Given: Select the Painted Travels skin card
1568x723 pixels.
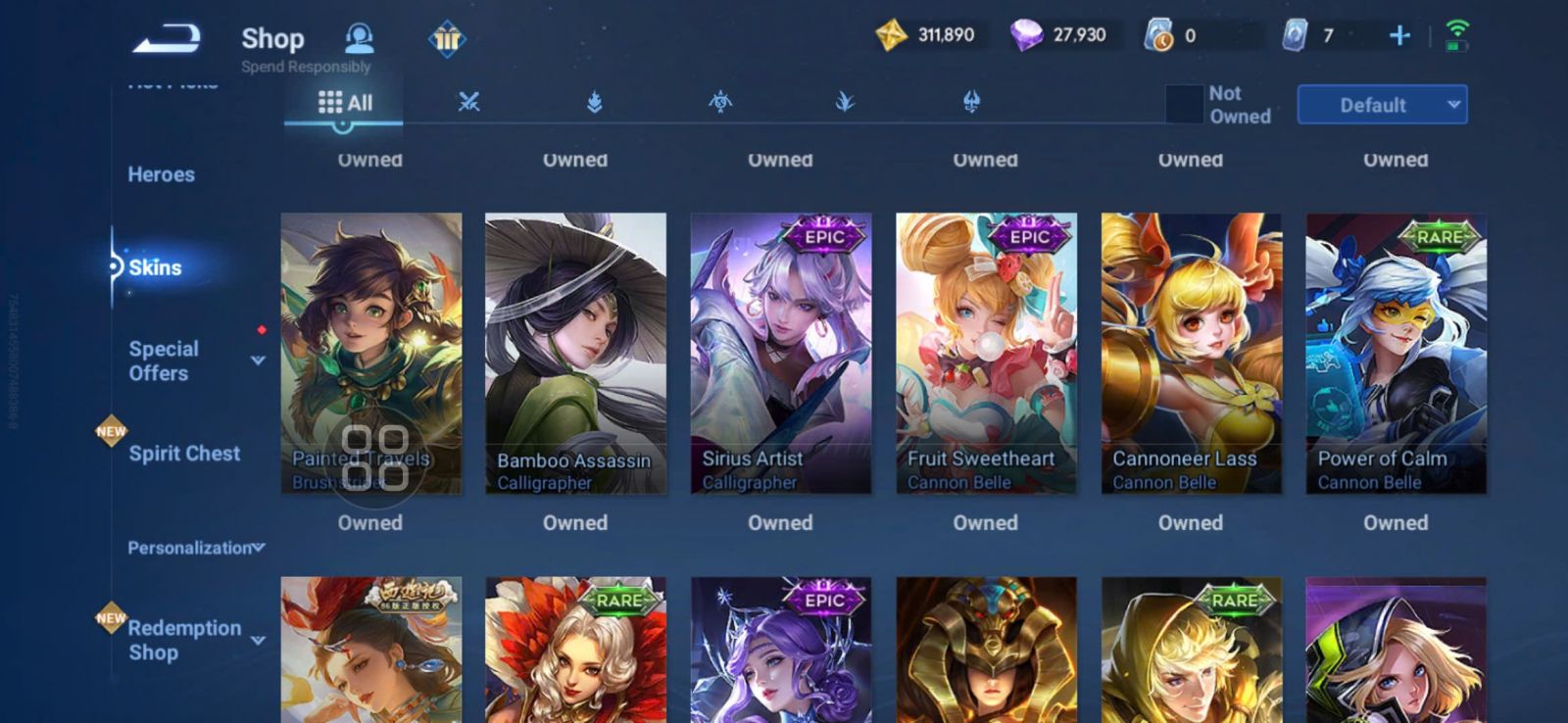Looking at the screenshot, I should click(370, 333).
